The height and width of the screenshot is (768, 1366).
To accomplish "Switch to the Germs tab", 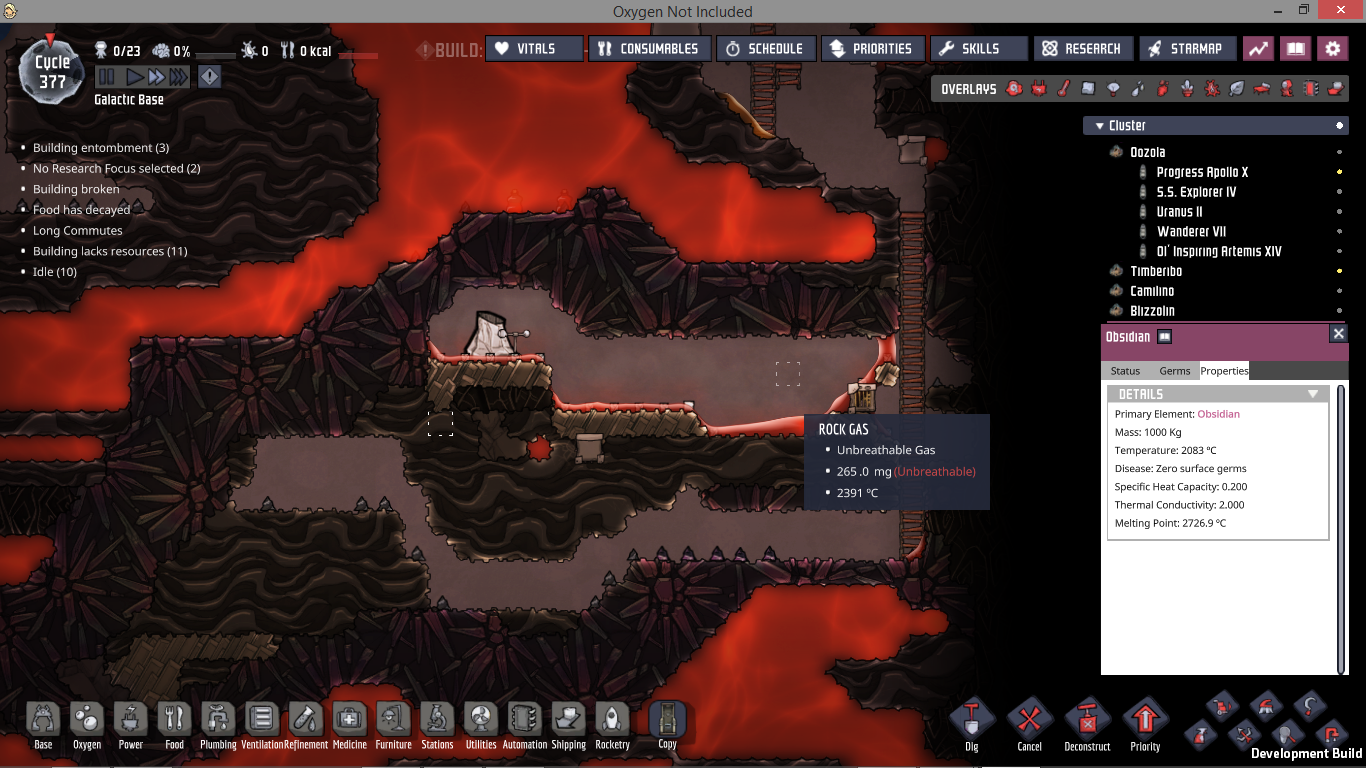I will 1175,371.
